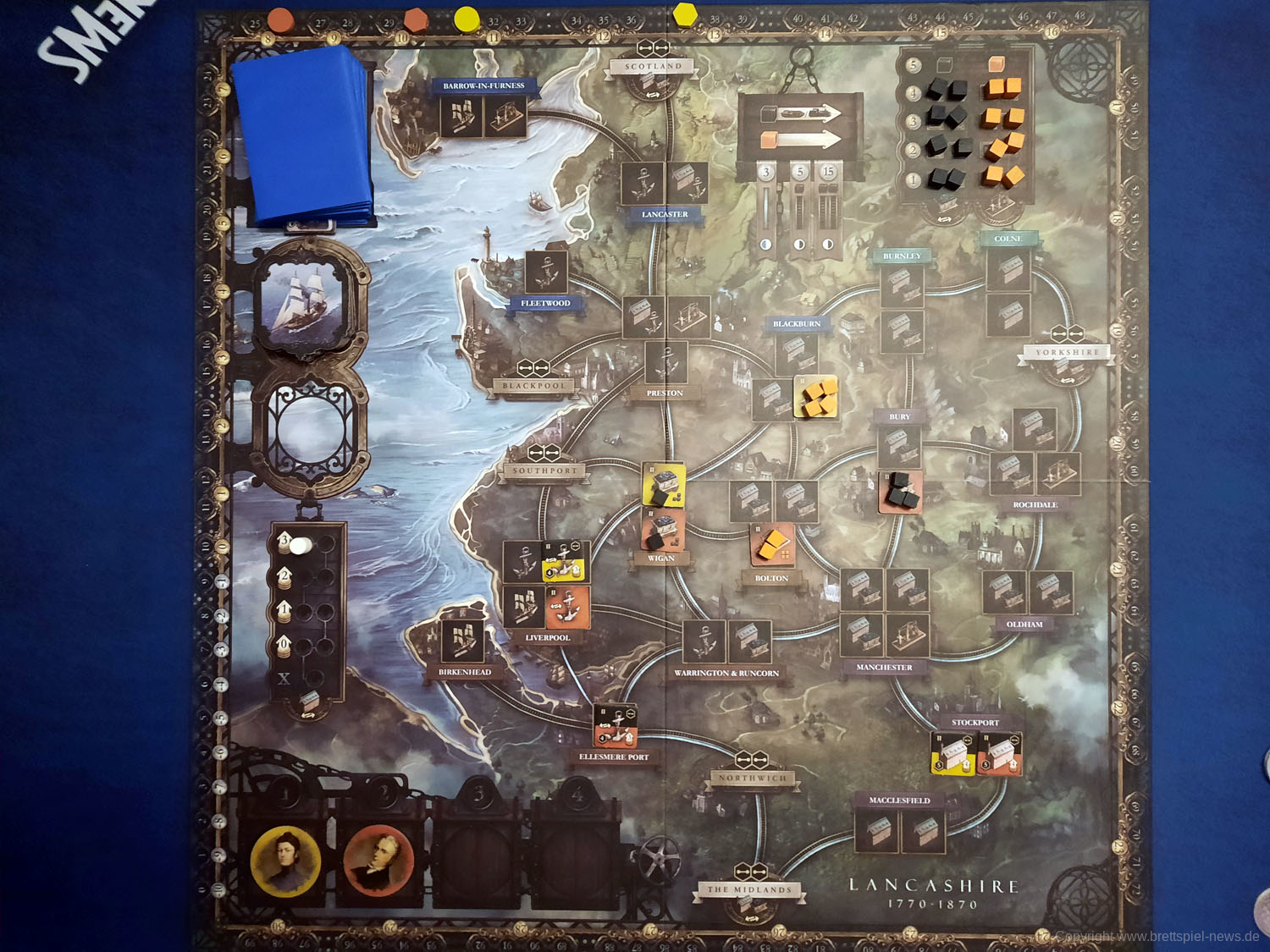The image size is (1270, 952).
Task: Select the yellow round score marker
Action: coord(467,18)
